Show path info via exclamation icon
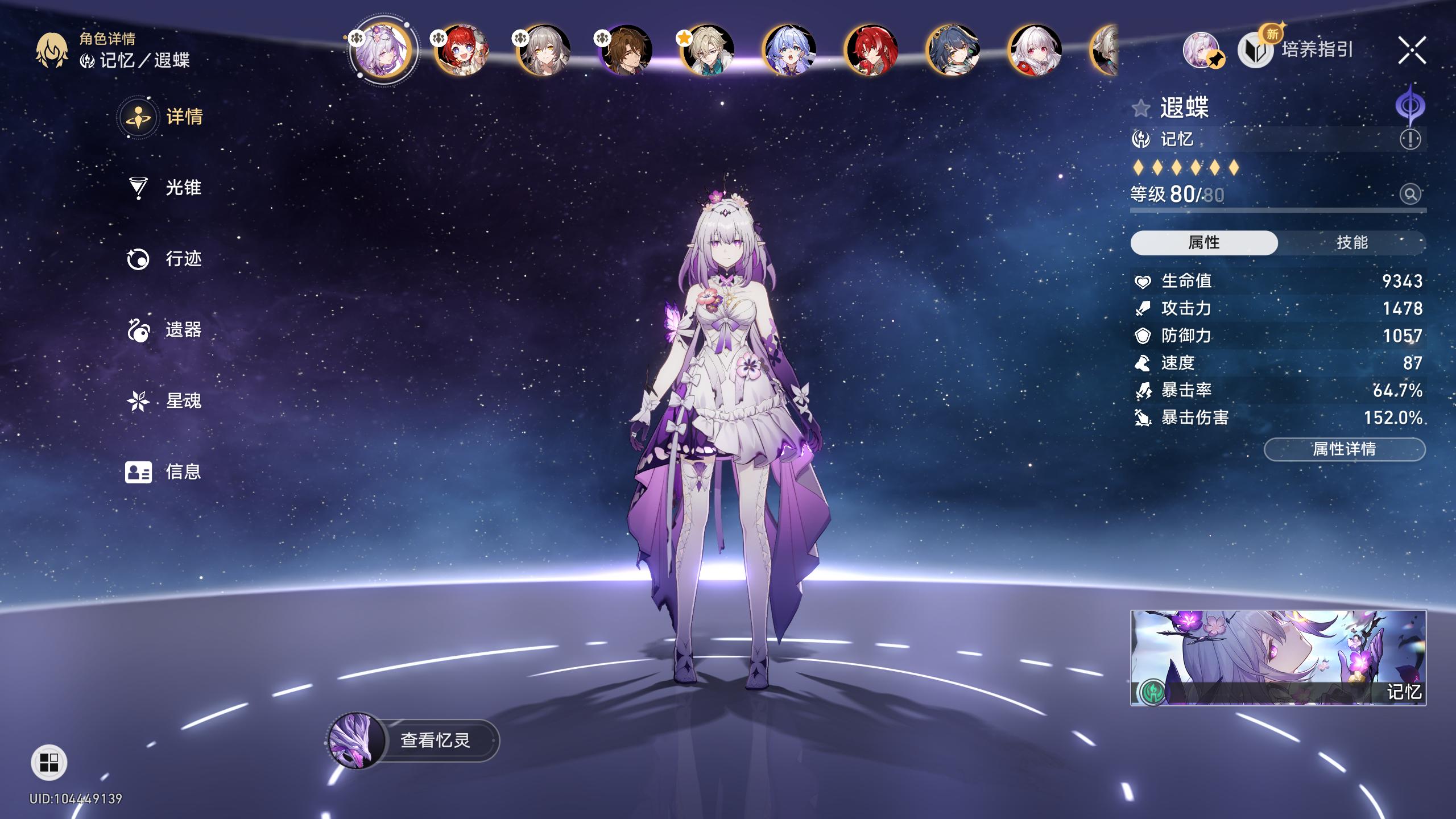This screenshot has height=819, width=1456. click(x=1410, y=139)
